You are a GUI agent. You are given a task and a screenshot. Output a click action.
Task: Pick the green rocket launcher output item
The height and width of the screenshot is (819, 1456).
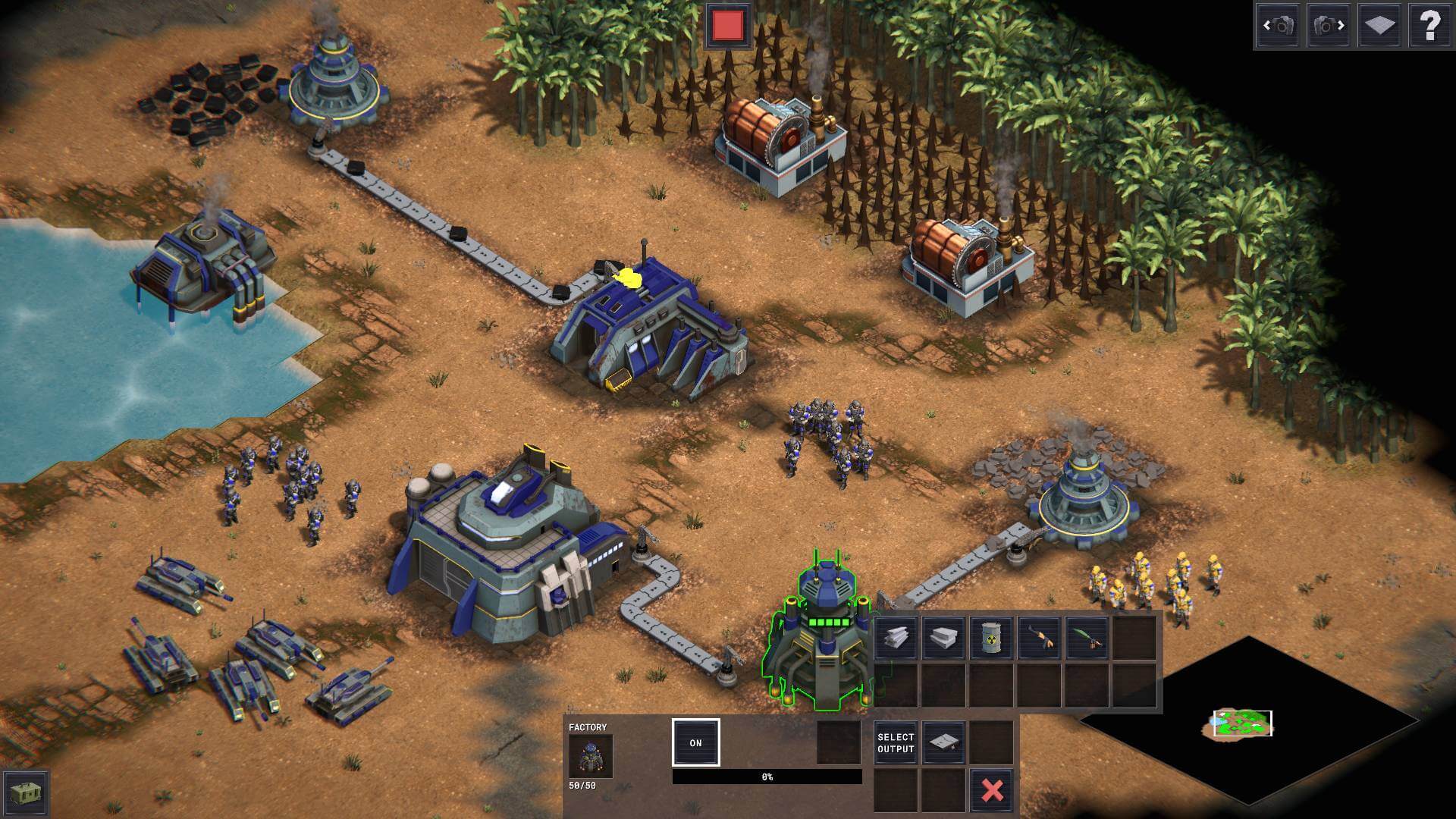tap(1086, 637)
